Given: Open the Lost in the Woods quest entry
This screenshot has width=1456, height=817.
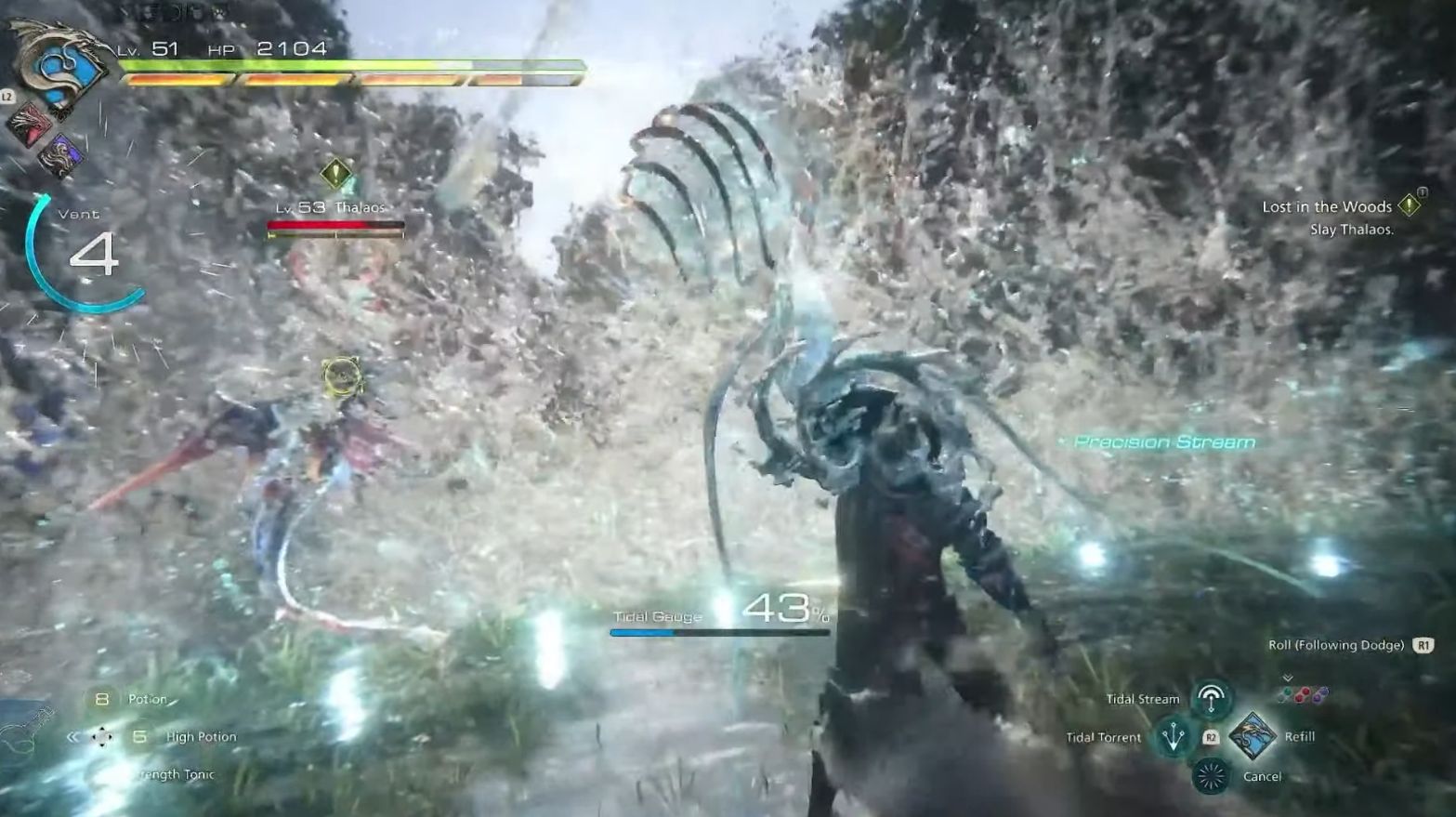Looking at the screenshot, I should 1325,207.
